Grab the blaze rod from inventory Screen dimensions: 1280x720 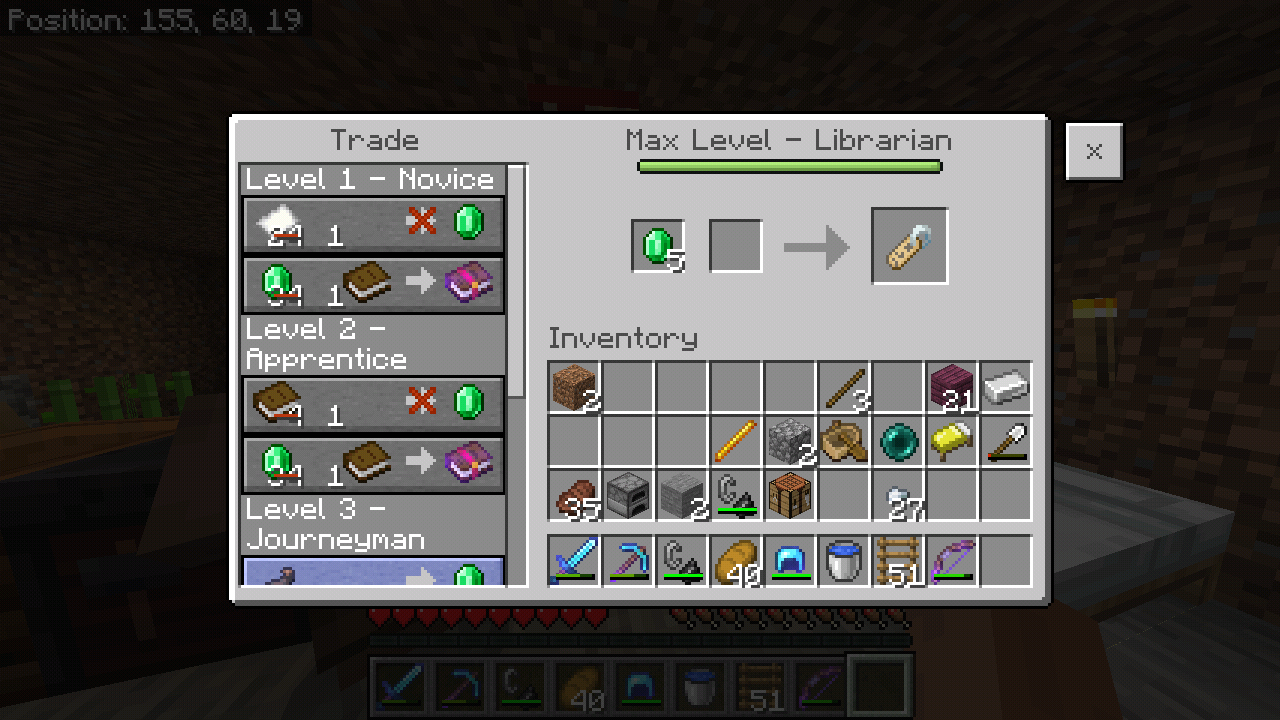click(736, 442)
